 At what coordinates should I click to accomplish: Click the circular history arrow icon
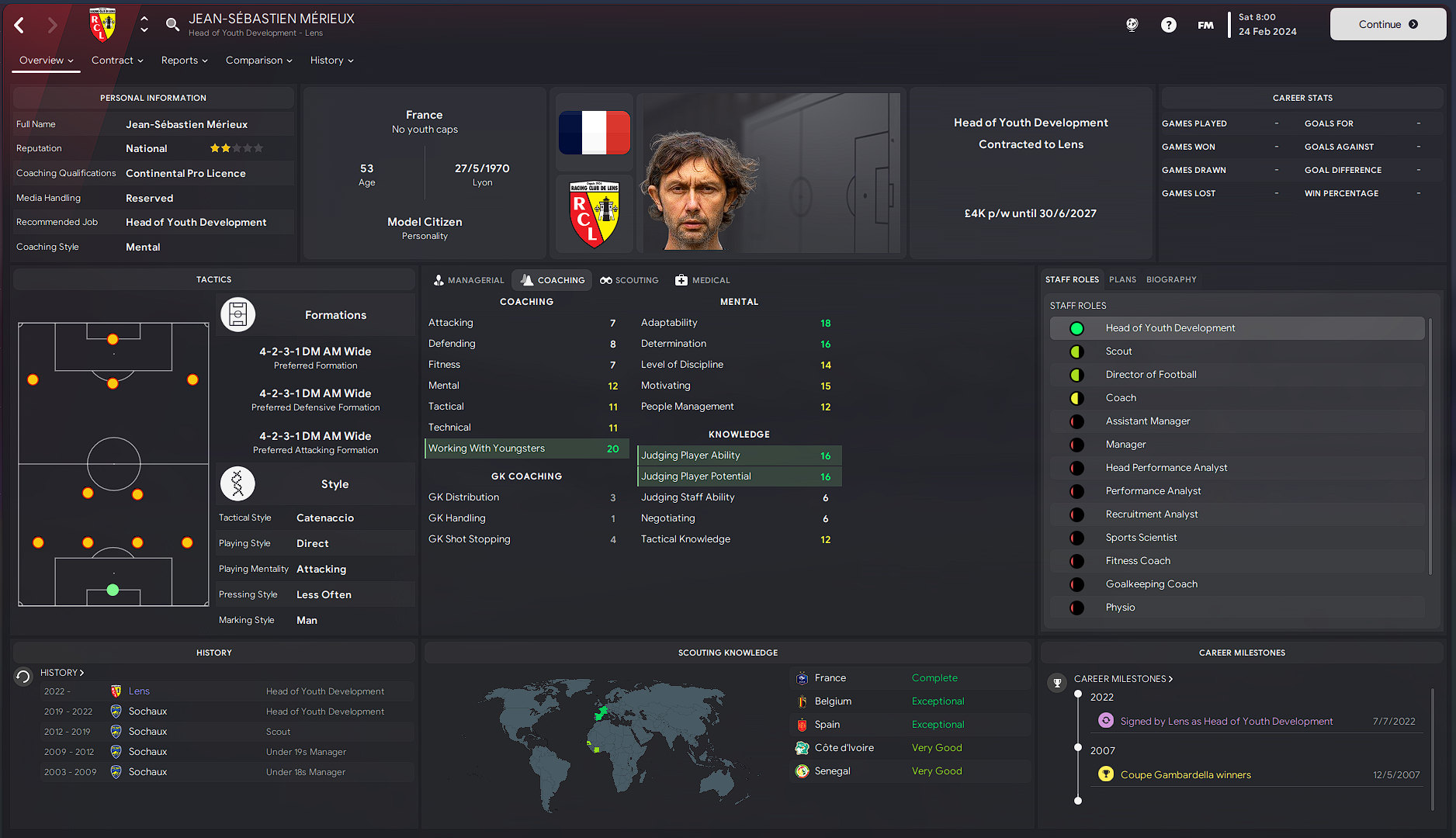coord(23,677)
